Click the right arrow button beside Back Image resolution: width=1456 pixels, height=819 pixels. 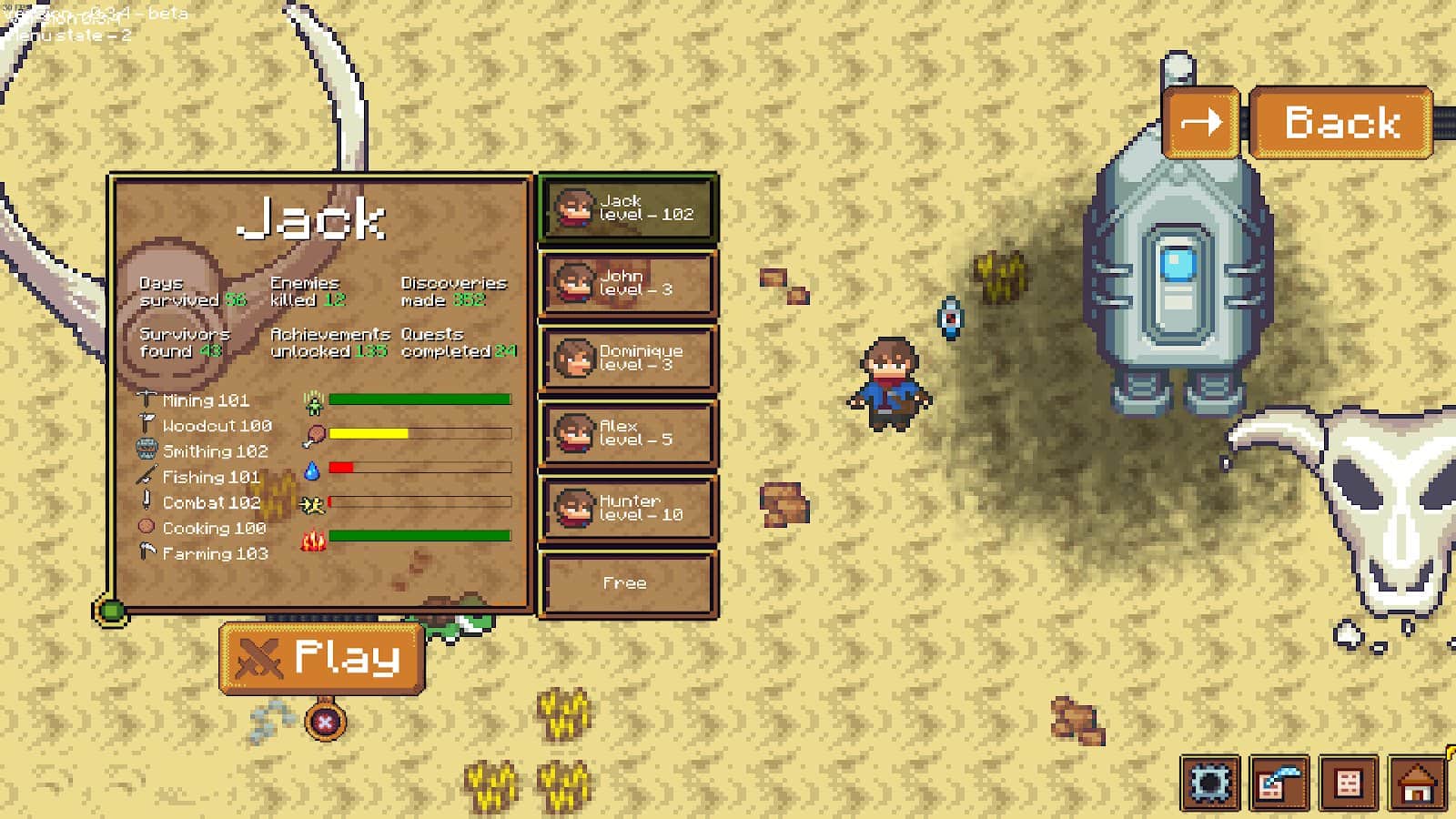tap(1201, 123)
